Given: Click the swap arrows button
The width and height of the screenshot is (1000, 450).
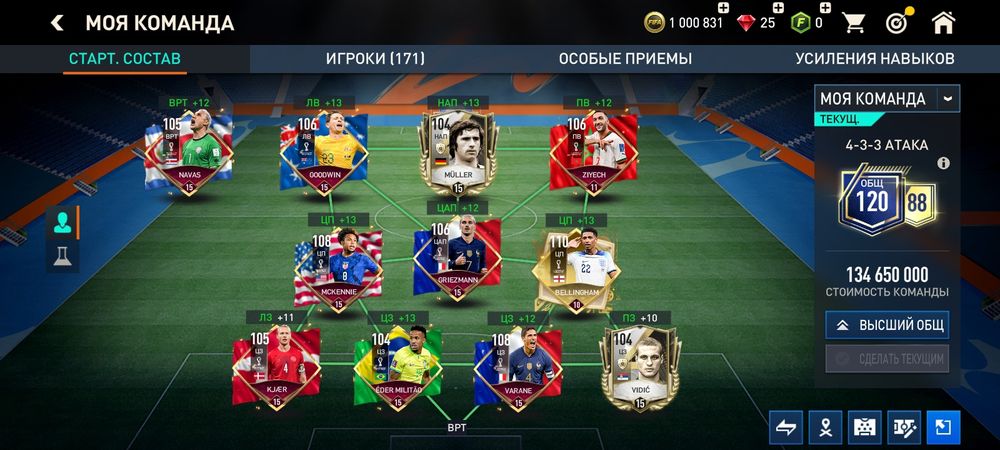Looking at the screenshot, I should pos(786,427).
